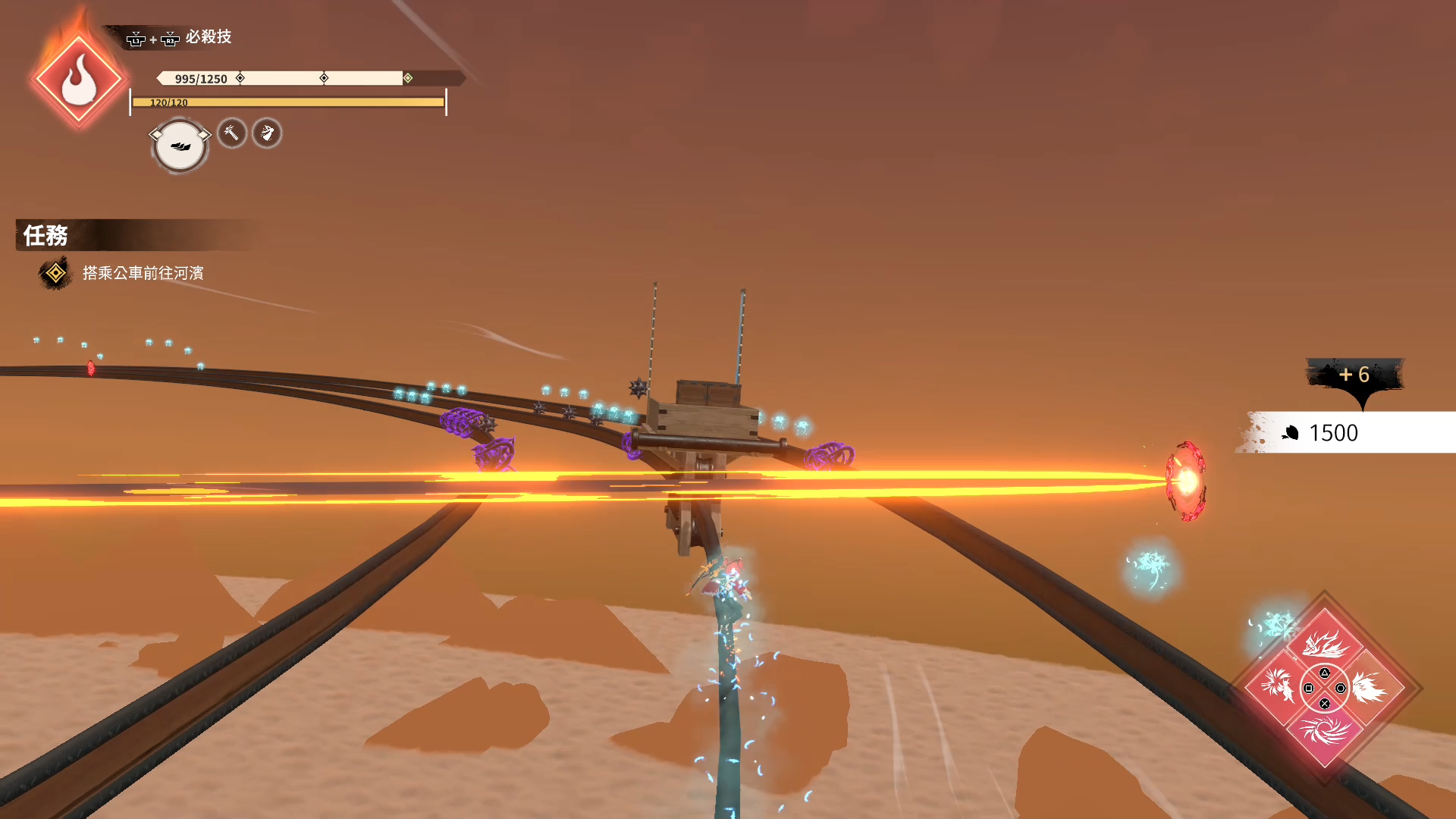Image resolution: width=1456 pixels, height=819 pixels.
Task: Open the 任務 mission tracker header
Action: 45,236
